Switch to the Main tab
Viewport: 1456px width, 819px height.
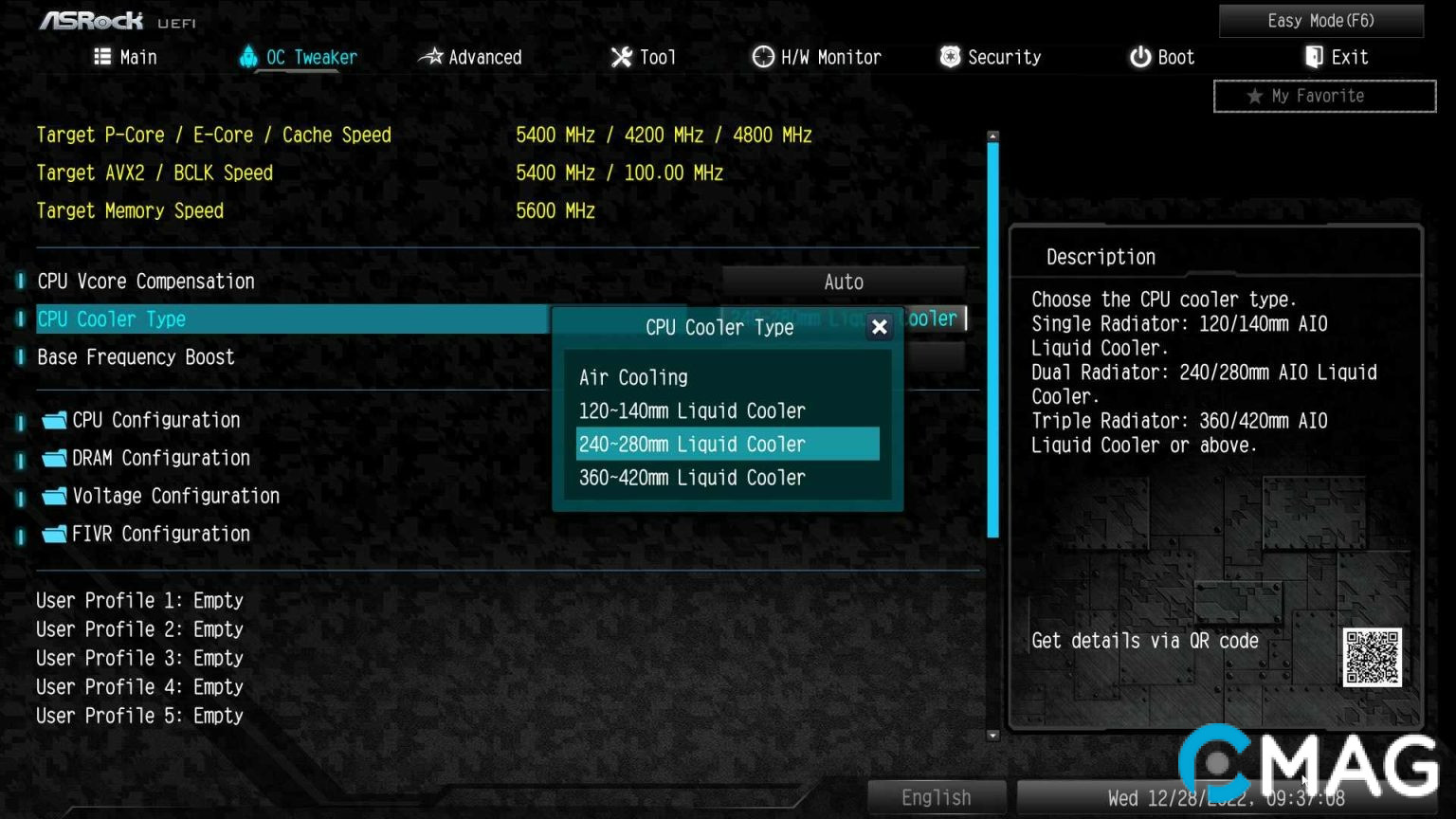tap(126, 58)
